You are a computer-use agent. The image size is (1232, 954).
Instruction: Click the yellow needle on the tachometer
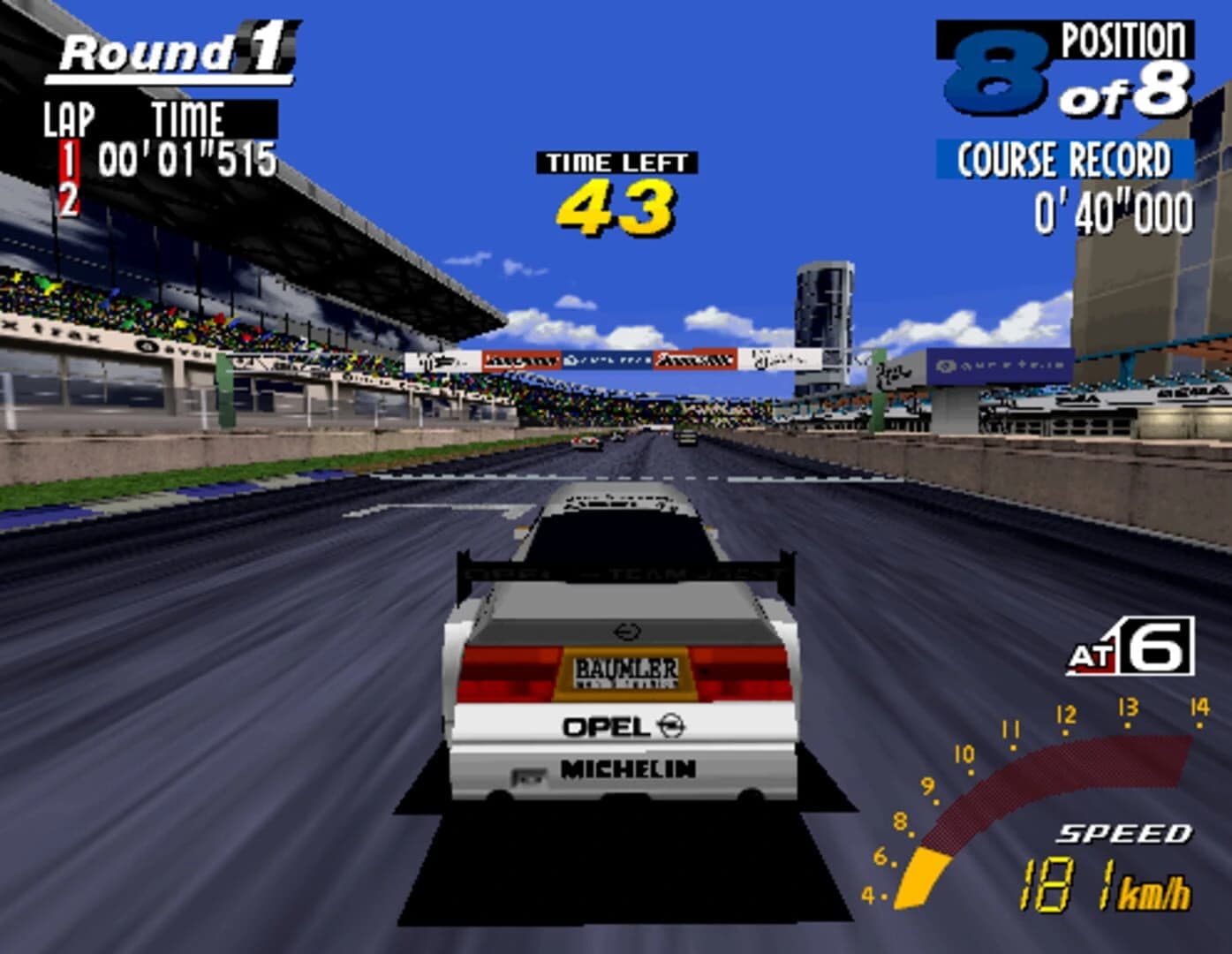[x=921, y=874]
